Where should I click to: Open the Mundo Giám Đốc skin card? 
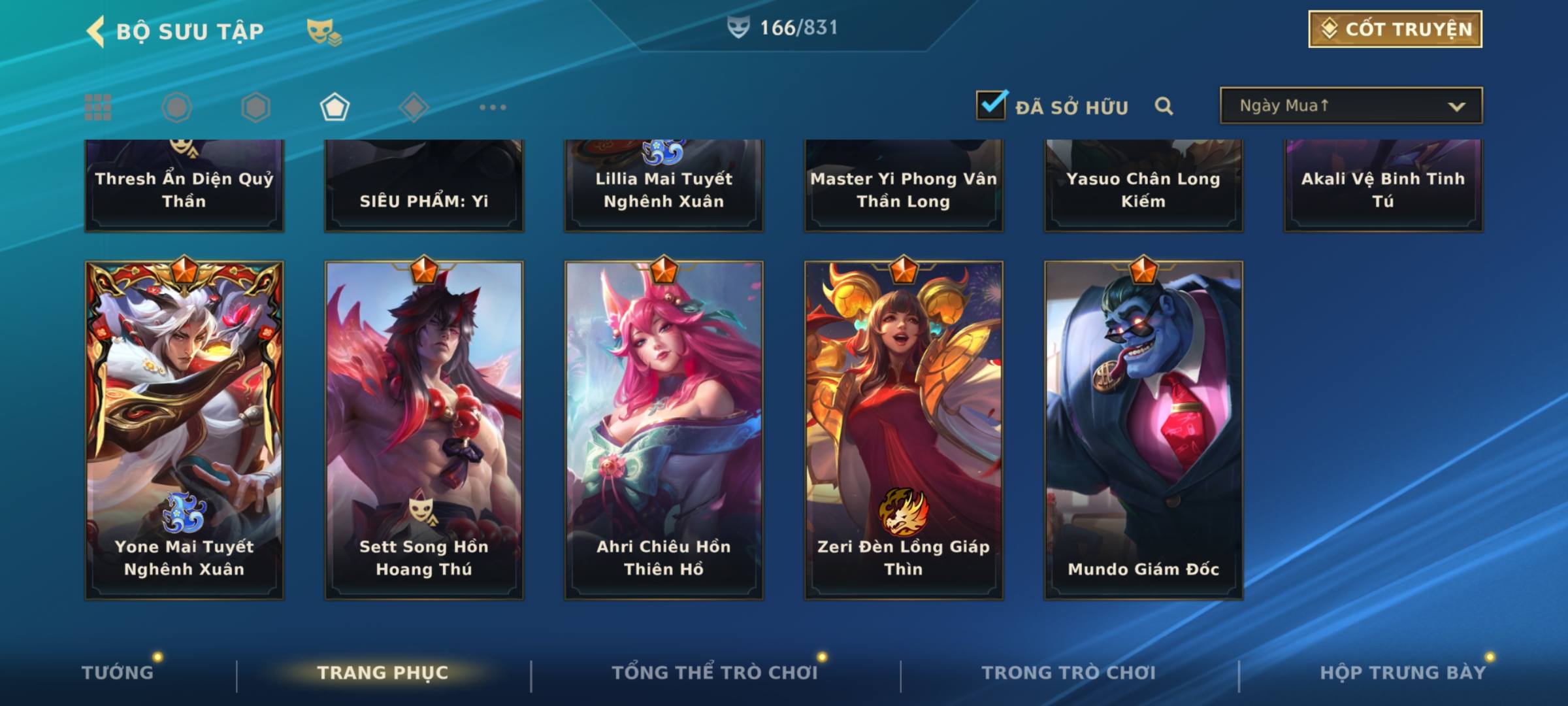pyautogui.click(x=1143, y=429)
